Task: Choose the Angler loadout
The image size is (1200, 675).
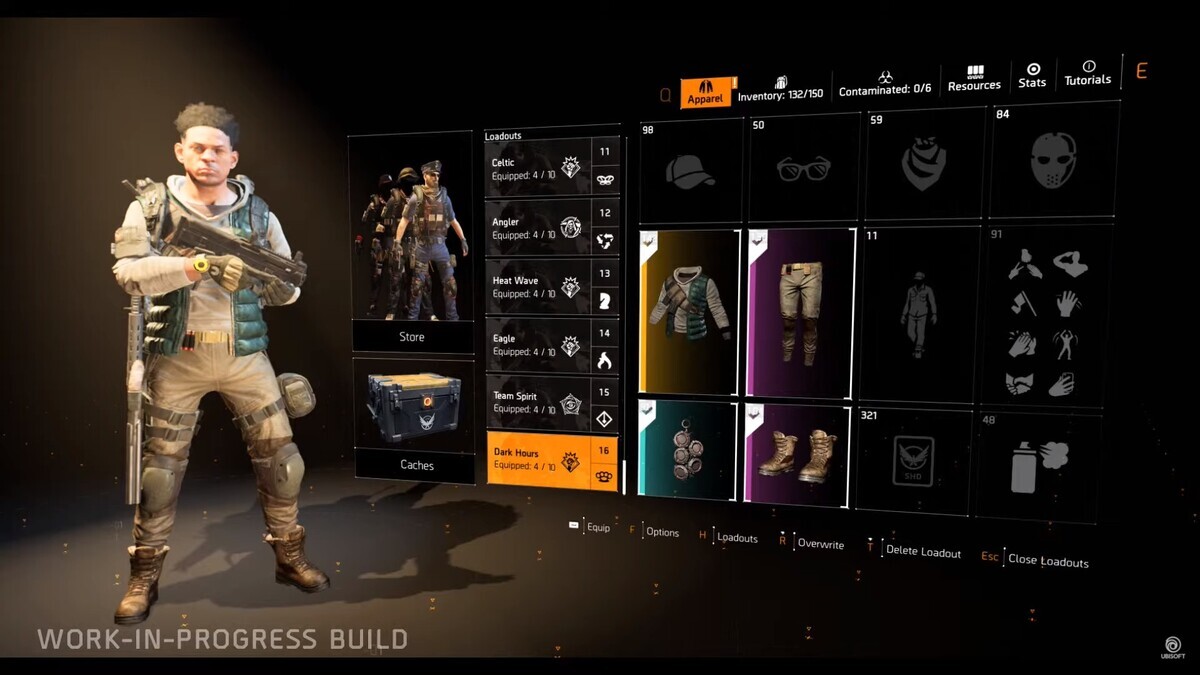Action: click(540, 227)
